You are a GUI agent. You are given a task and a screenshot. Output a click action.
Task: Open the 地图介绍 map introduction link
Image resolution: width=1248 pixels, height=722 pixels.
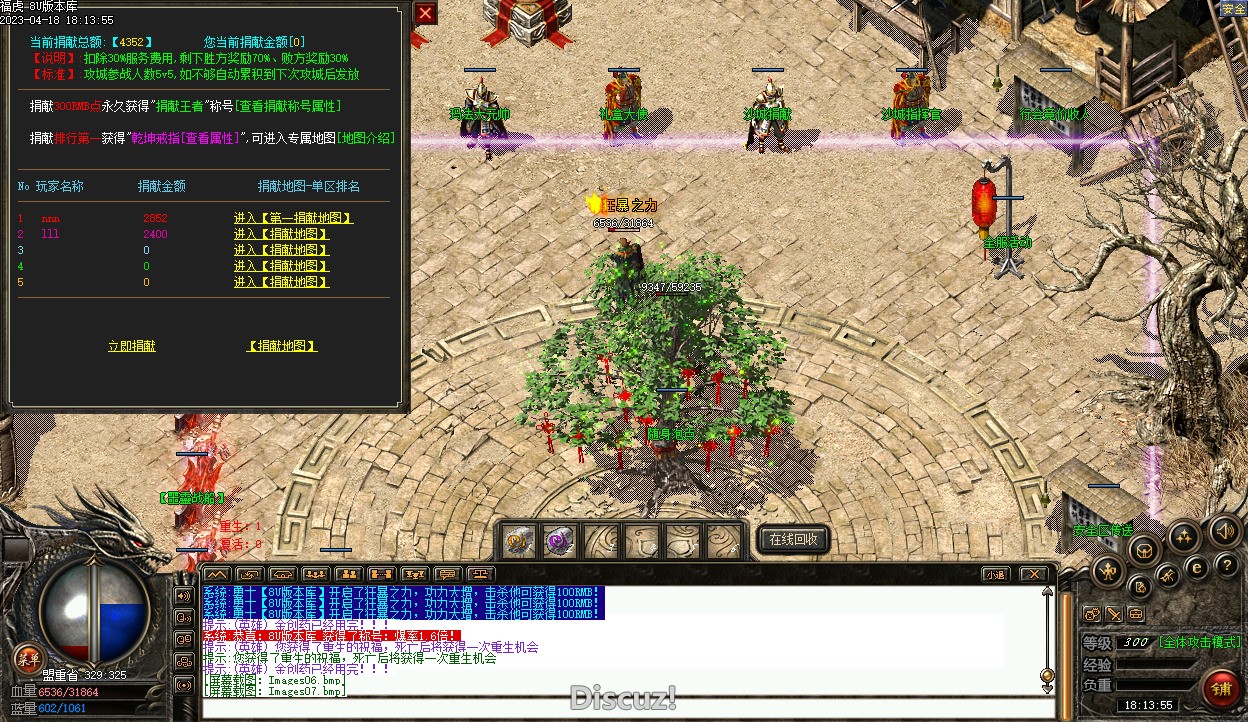(x=366, y=138)
